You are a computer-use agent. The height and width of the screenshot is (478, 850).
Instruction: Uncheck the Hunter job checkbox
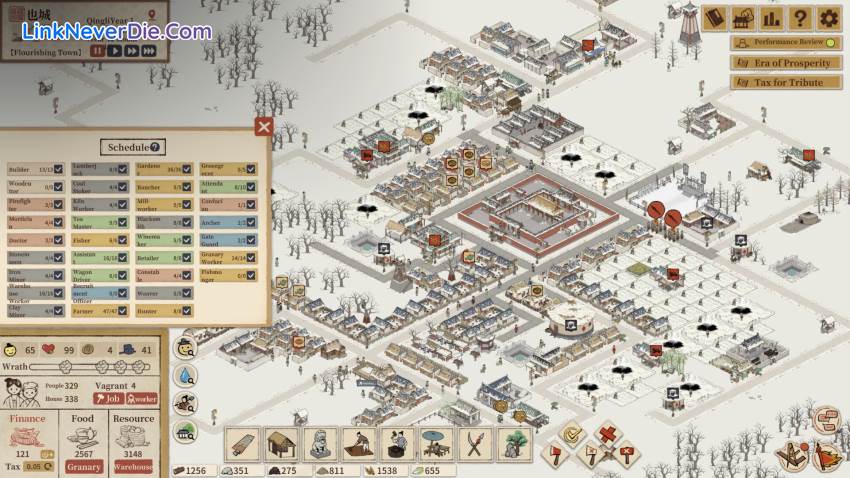[187, 312]
